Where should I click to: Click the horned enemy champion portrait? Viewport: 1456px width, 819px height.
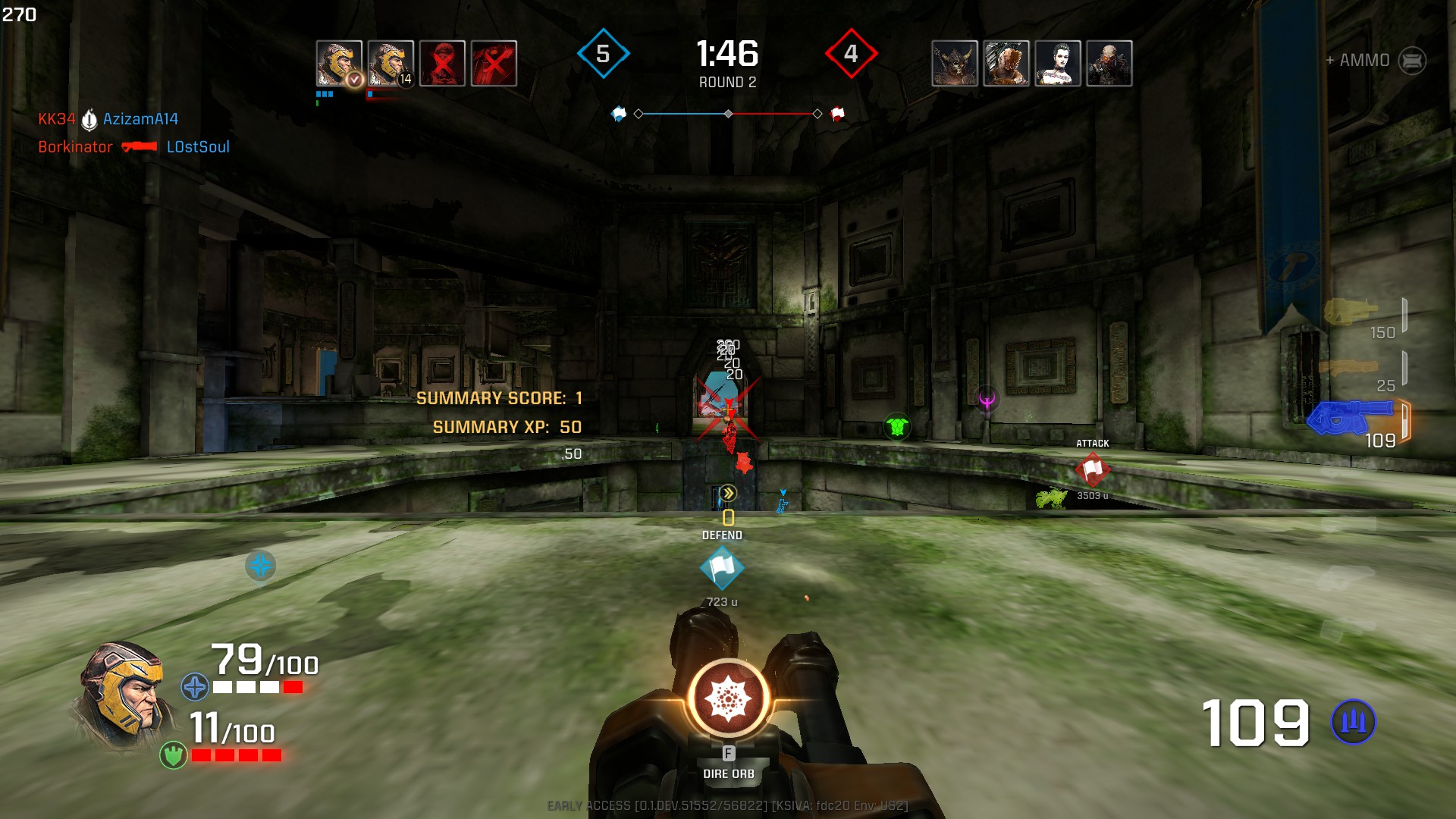tap(955, 63)
